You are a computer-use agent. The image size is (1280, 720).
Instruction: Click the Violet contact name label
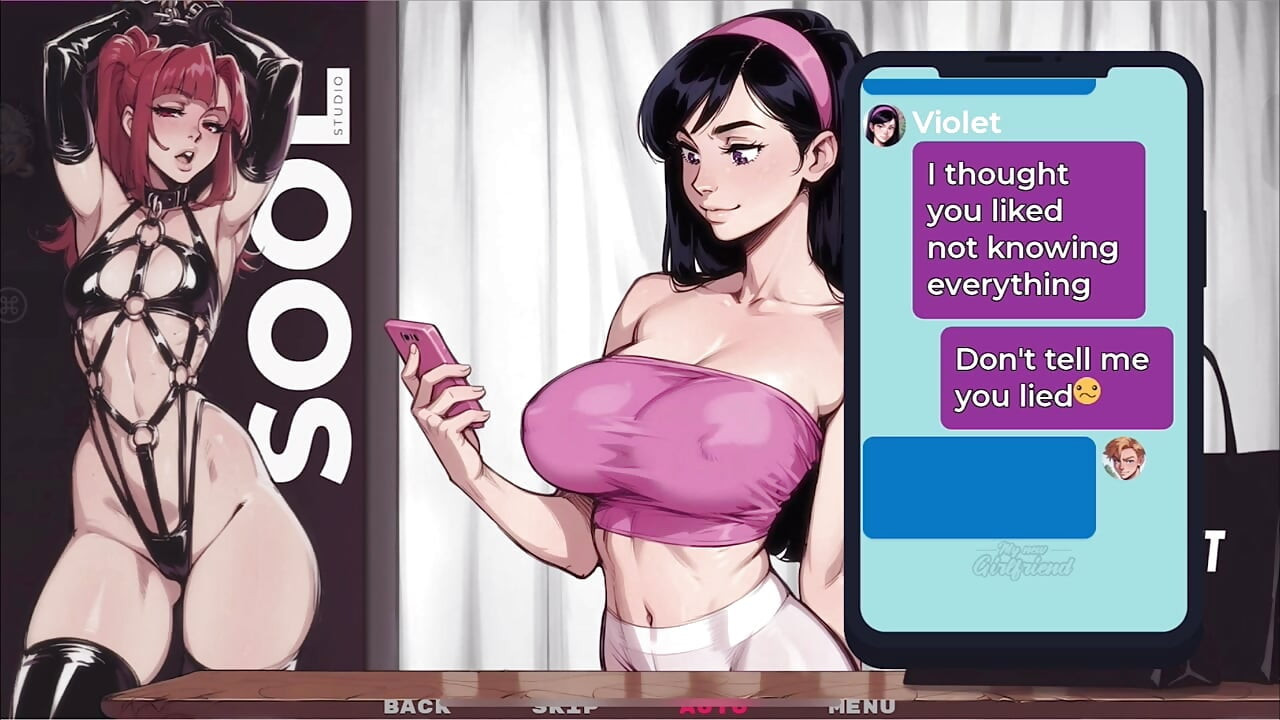pyautogui.click(x=957, y=122)
